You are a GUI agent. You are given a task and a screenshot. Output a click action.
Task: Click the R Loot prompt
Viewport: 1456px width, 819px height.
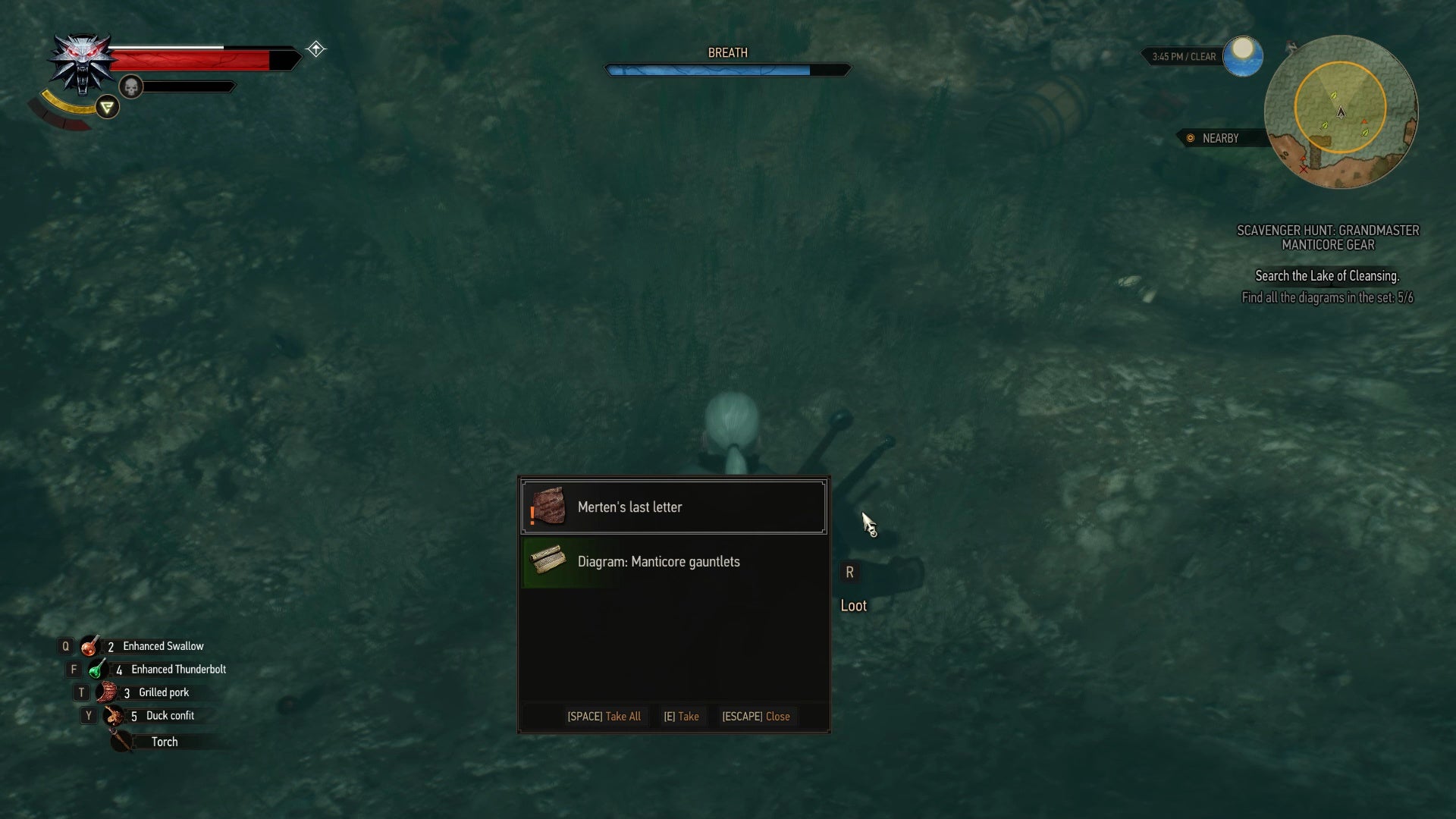coord(851,588)
